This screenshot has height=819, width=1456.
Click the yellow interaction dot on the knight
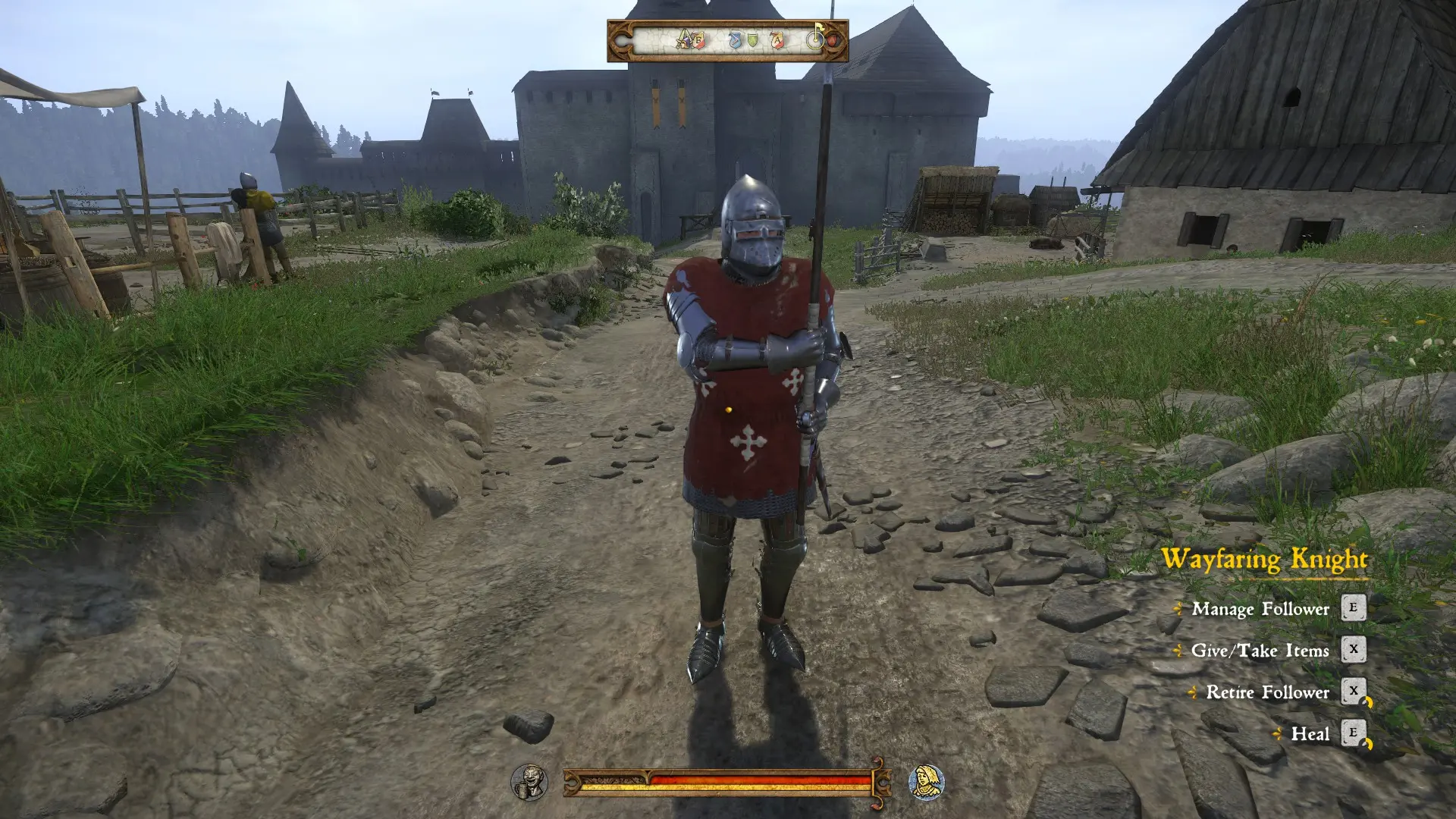tap(727, 408)
